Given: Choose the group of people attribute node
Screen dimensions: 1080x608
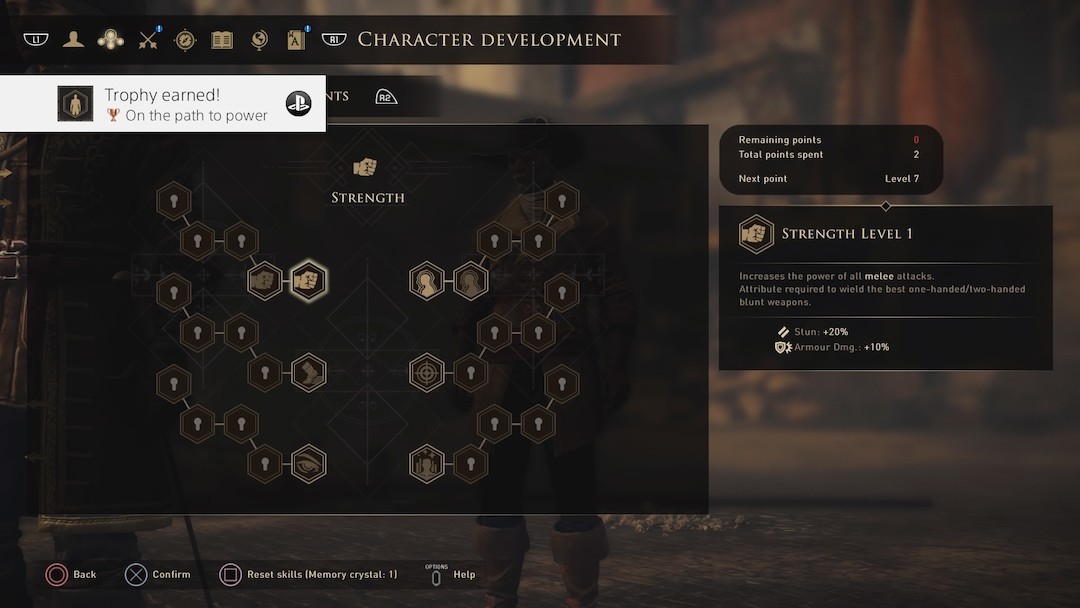Looking at the screenshot, I should coord(427,464).
